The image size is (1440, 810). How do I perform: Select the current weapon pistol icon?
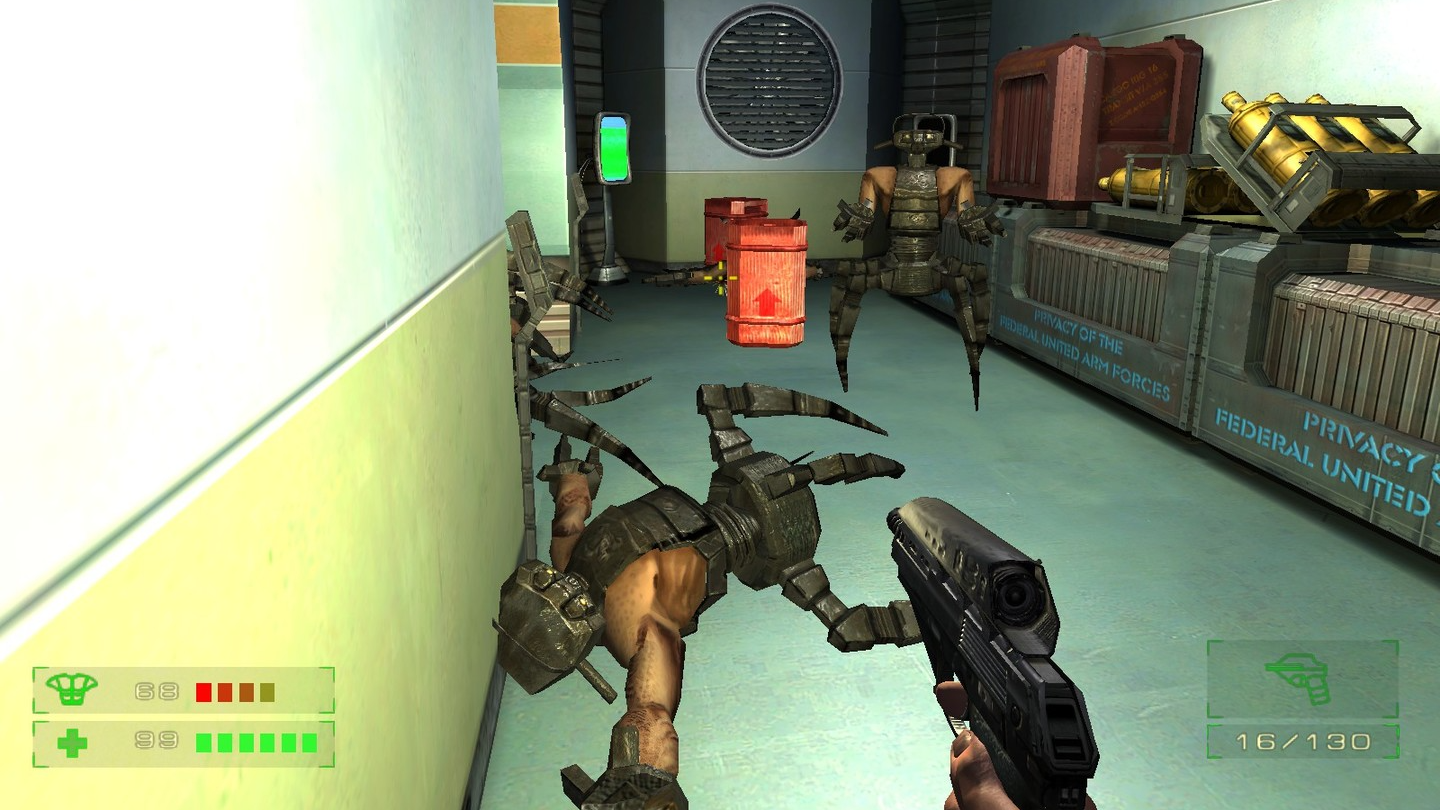click(x=1300, y=678)
